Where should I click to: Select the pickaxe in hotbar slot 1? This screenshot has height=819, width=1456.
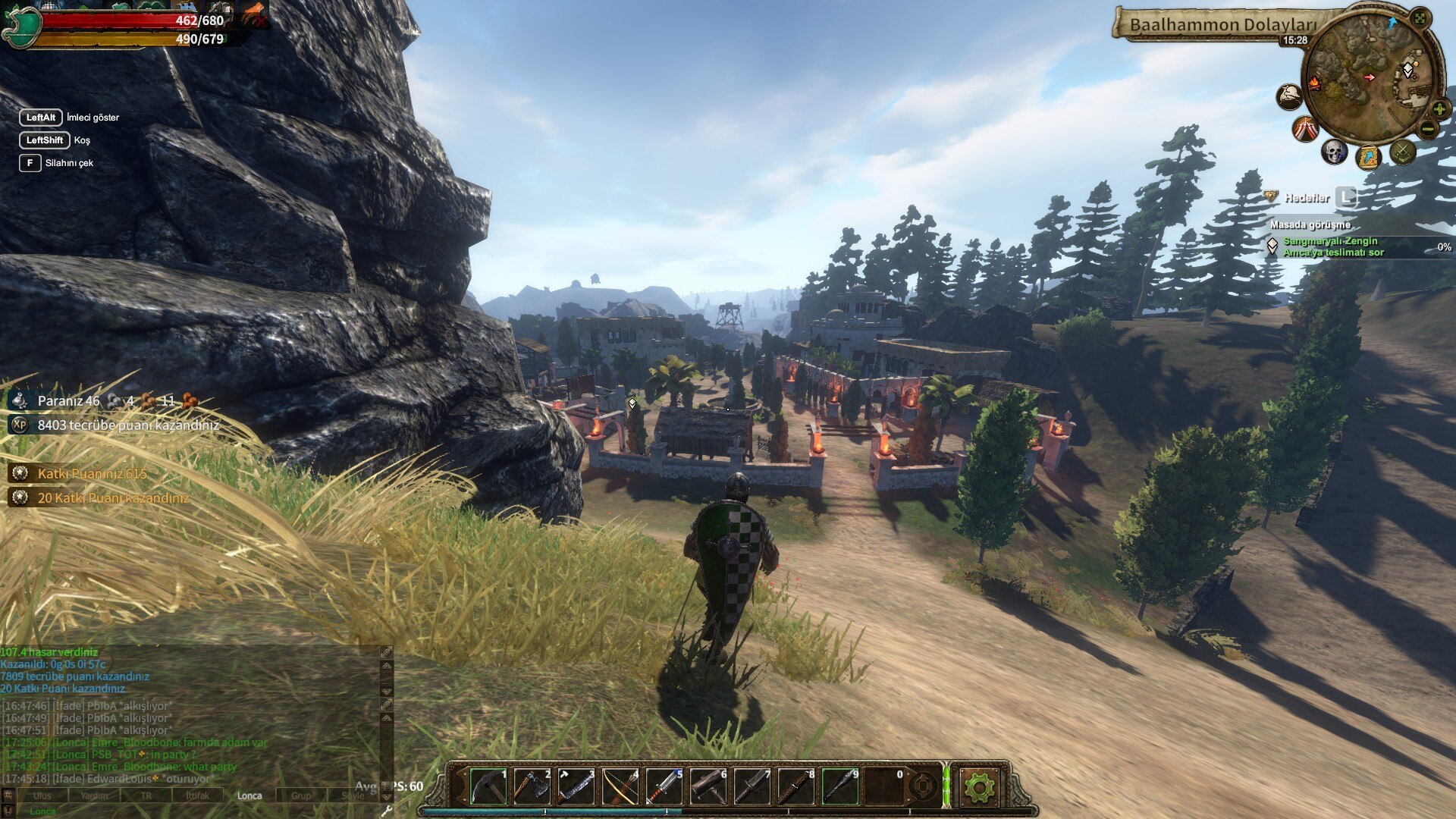pyautogui.click(x=488, y=786)
